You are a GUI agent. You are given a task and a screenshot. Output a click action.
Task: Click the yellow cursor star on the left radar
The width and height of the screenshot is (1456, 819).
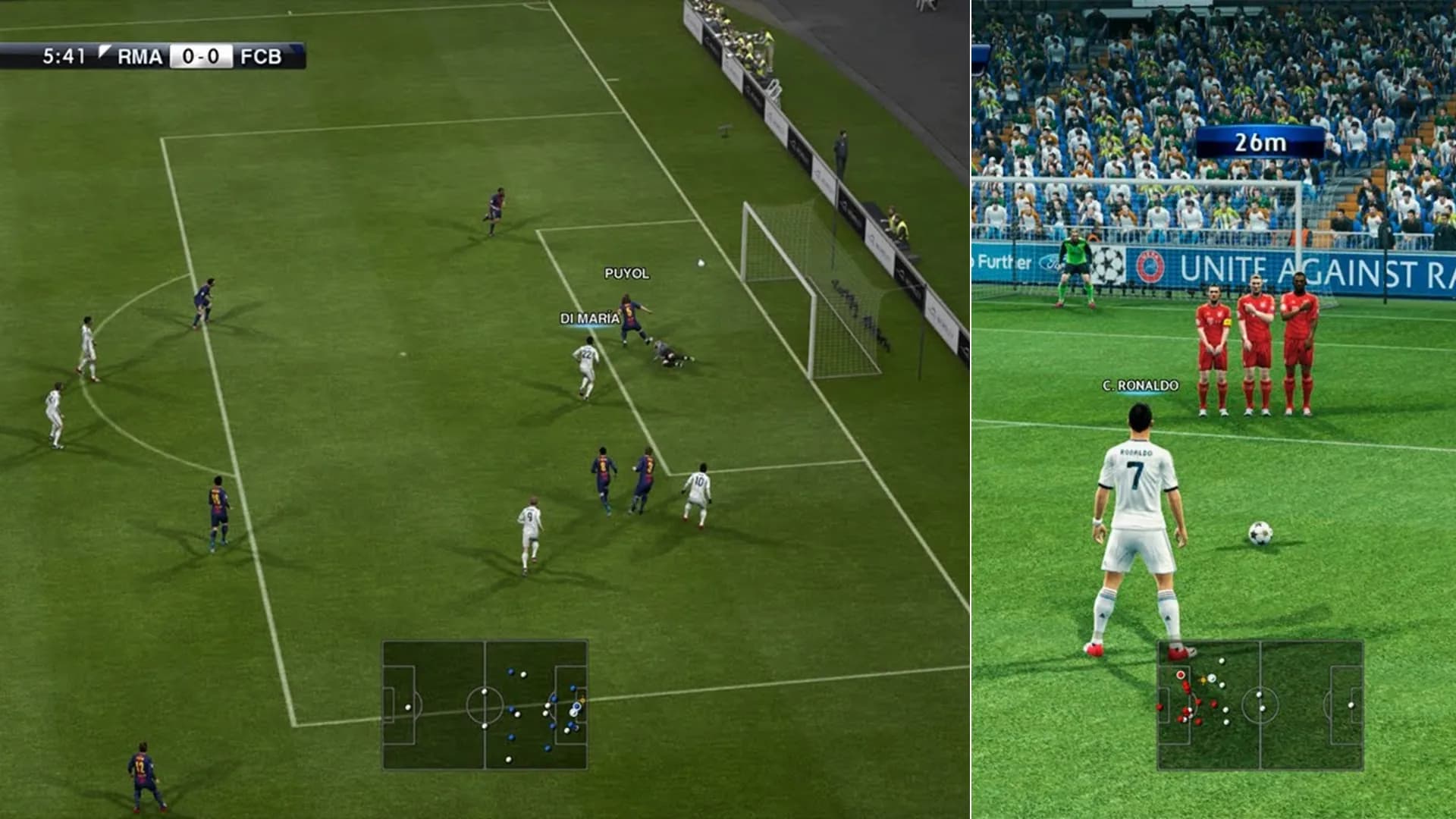582,700
